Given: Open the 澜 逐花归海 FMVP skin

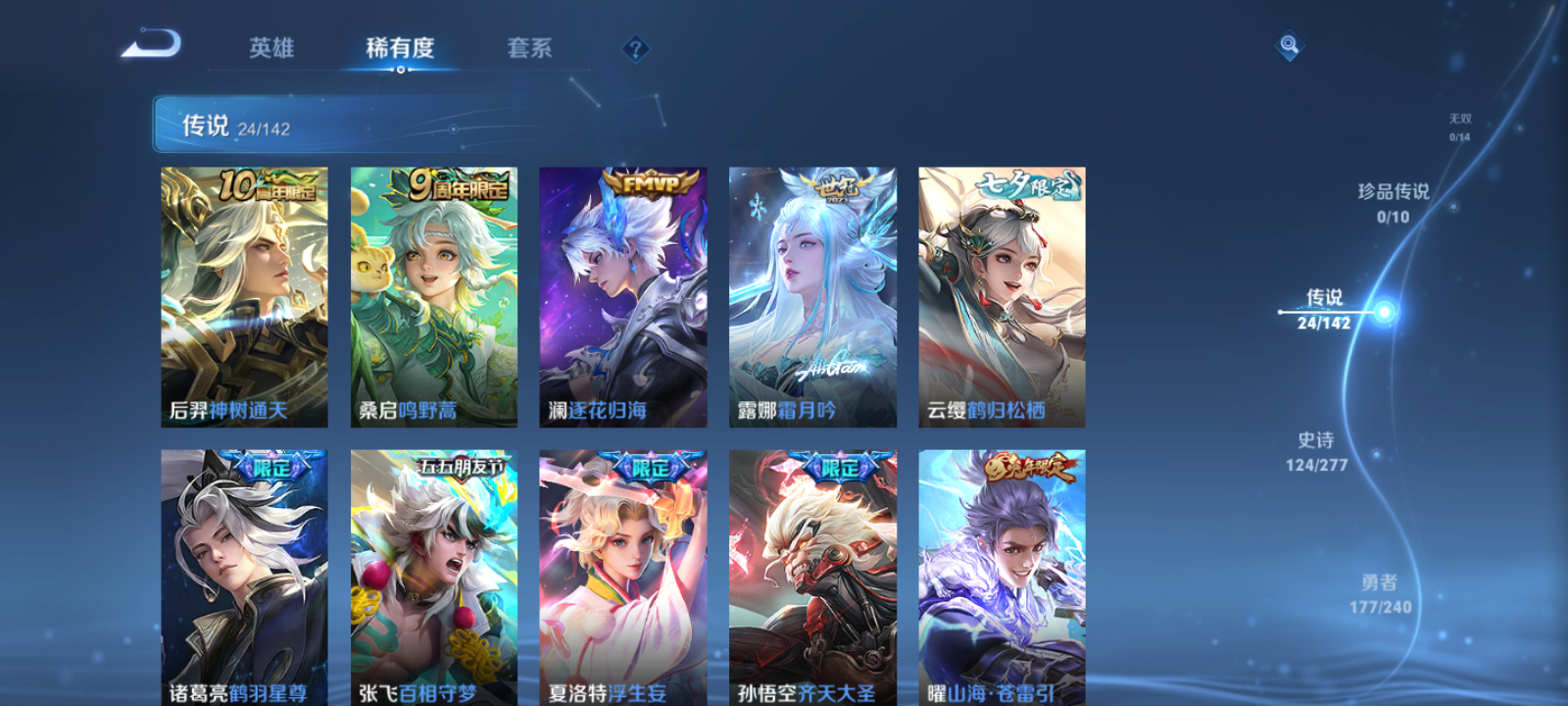Looking at the screenshot, I should [x=621, y=294].
